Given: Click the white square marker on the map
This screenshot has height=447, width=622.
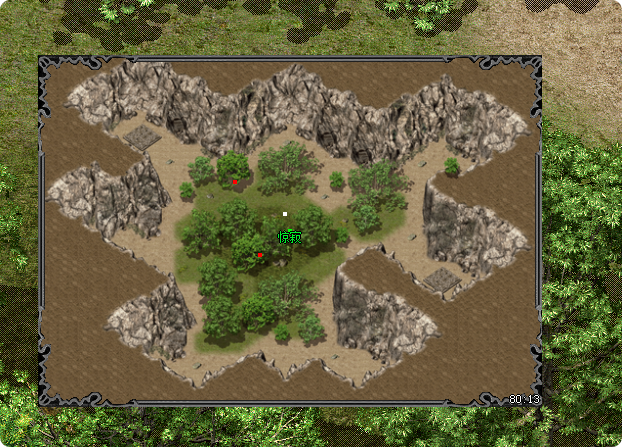Looking at the screenshot, I should (285, 214).
